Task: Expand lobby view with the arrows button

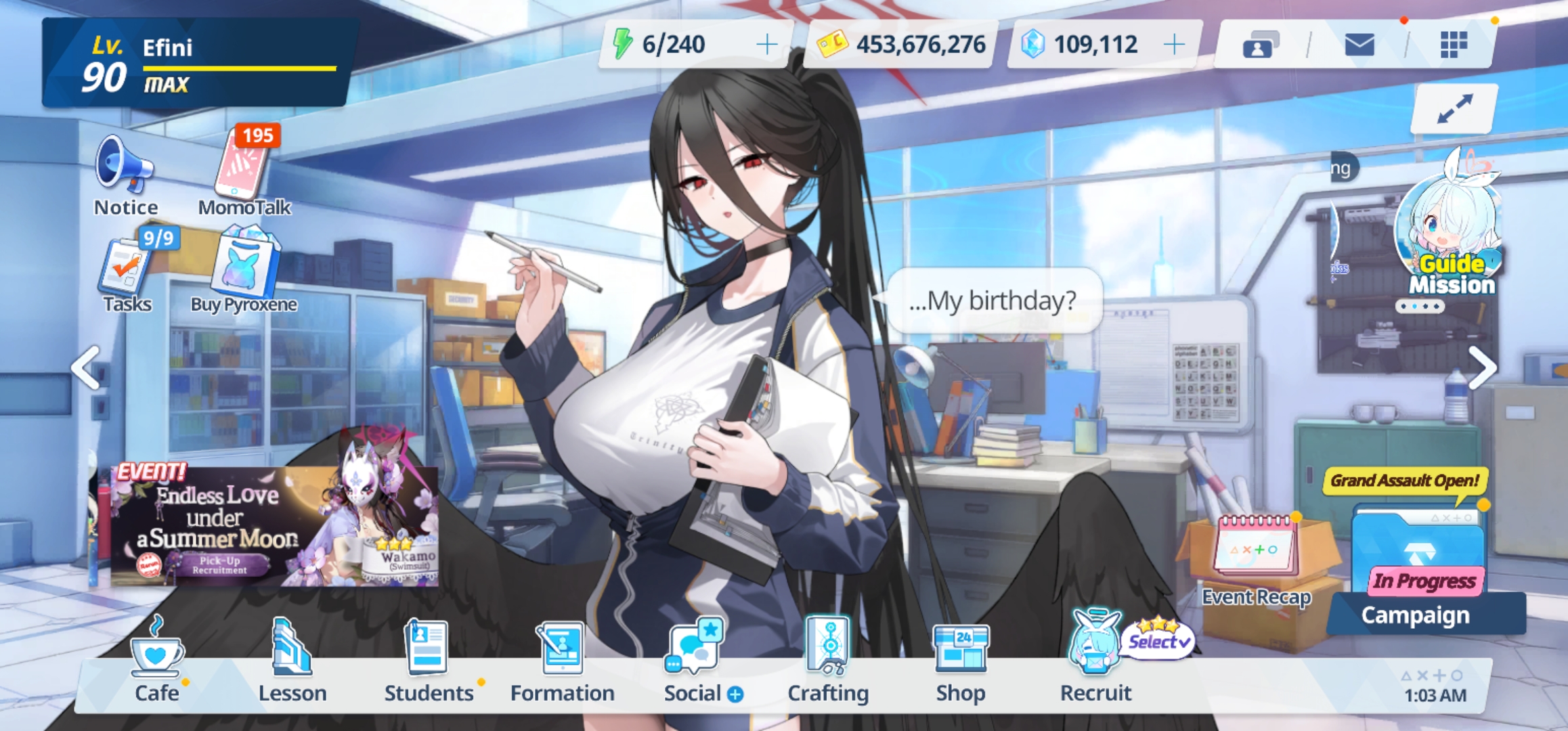Action: [x=1454, y=108]
